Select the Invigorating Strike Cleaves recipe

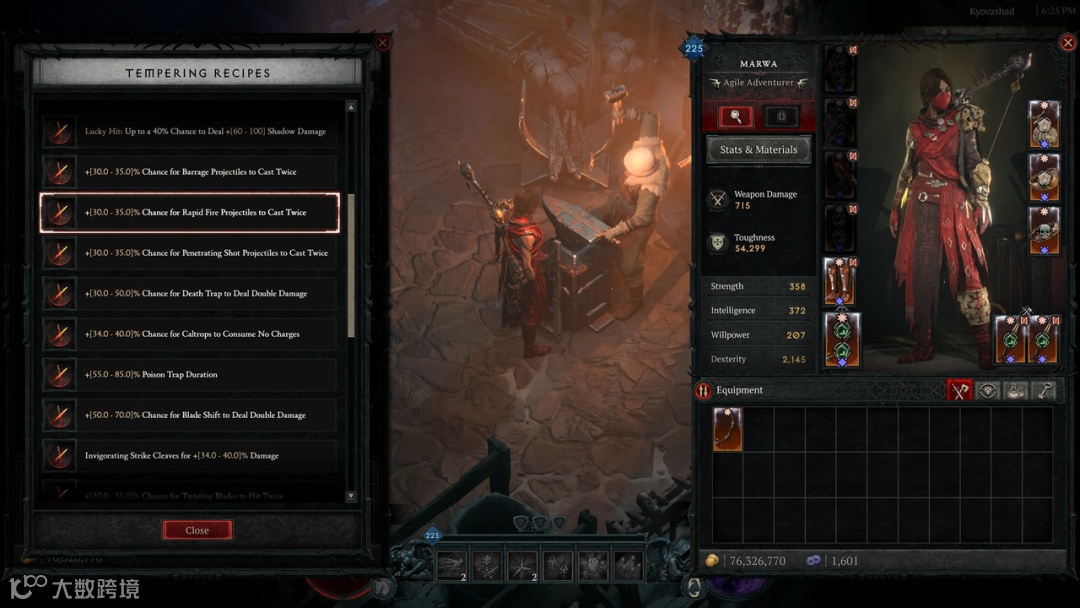[190, 456]
